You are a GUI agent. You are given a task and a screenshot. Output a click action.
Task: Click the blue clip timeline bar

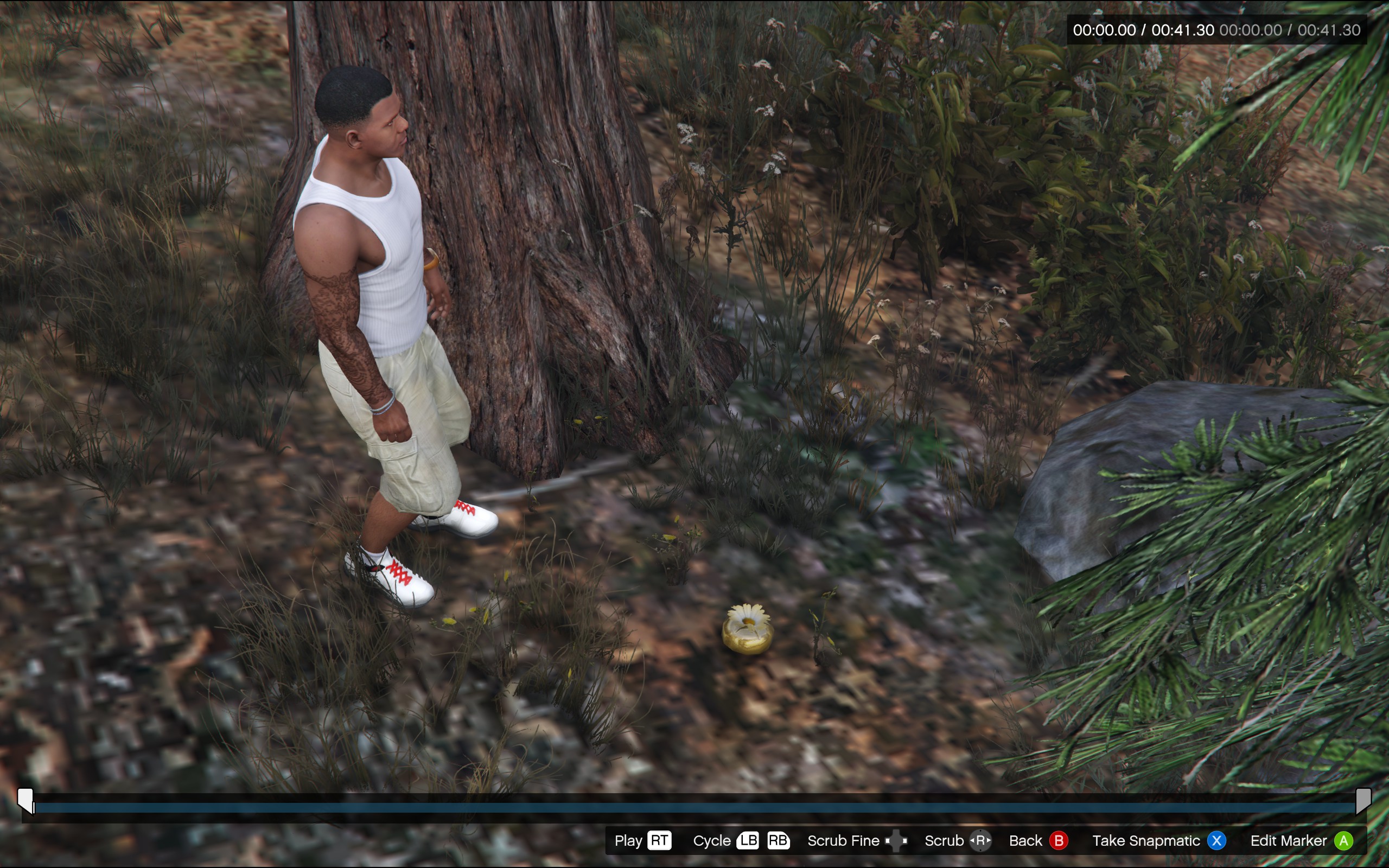pyautogui.click(x=694, y=808)
